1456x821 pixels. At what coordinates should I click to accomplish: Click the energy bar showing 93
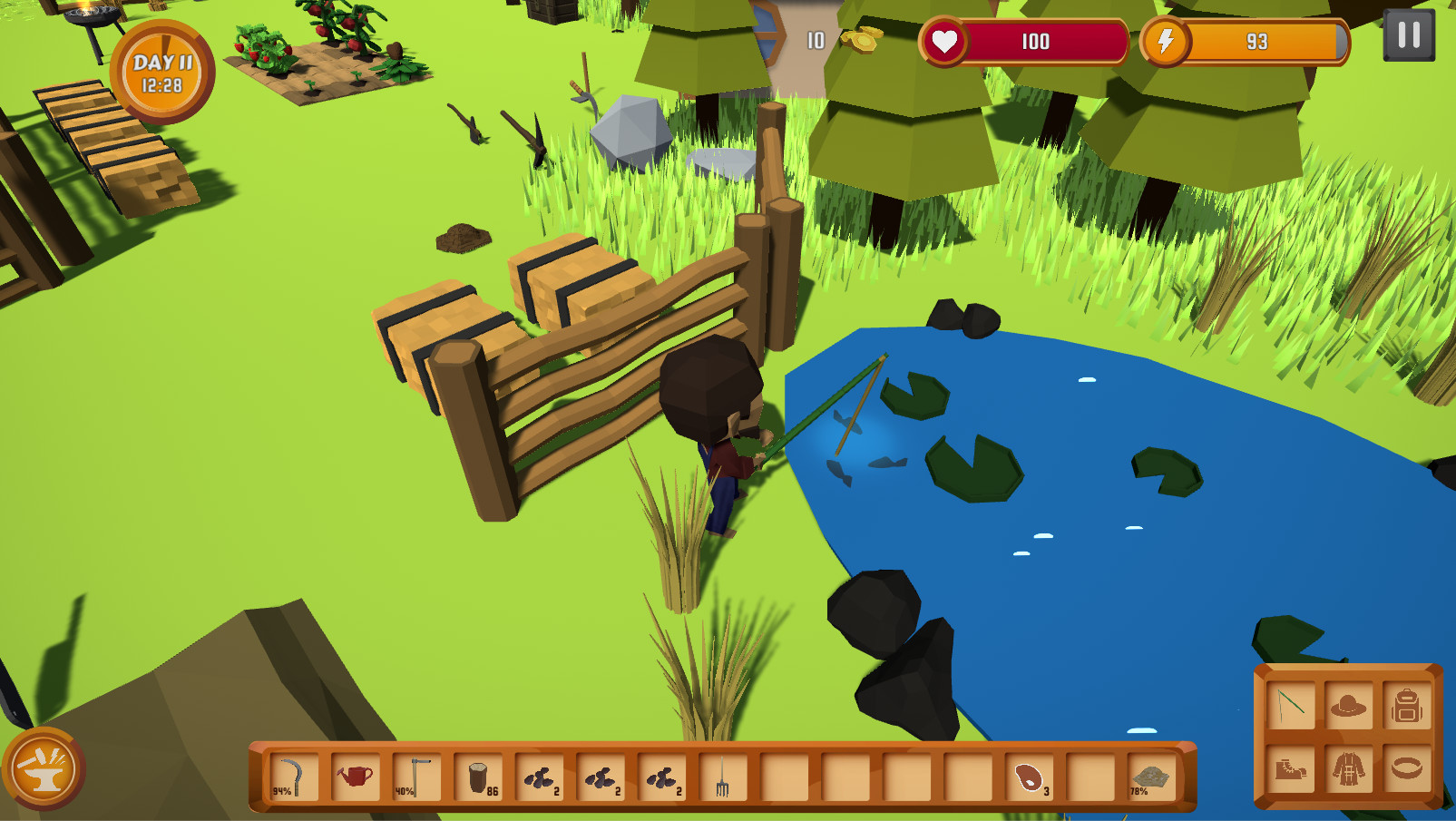pos(1256,41)
